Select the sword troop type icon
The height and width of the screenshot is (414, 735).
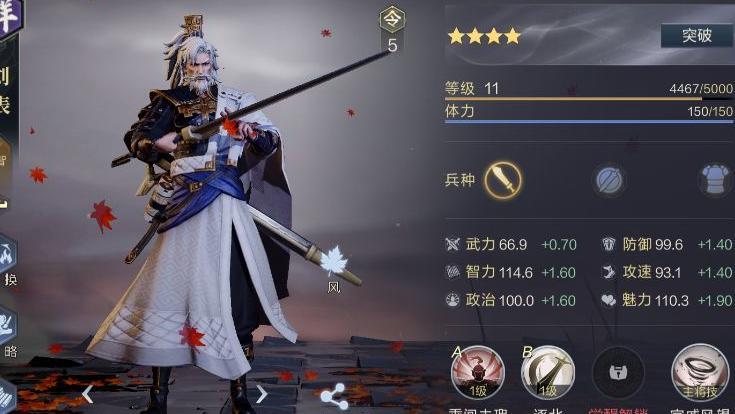tap(503, 180)
